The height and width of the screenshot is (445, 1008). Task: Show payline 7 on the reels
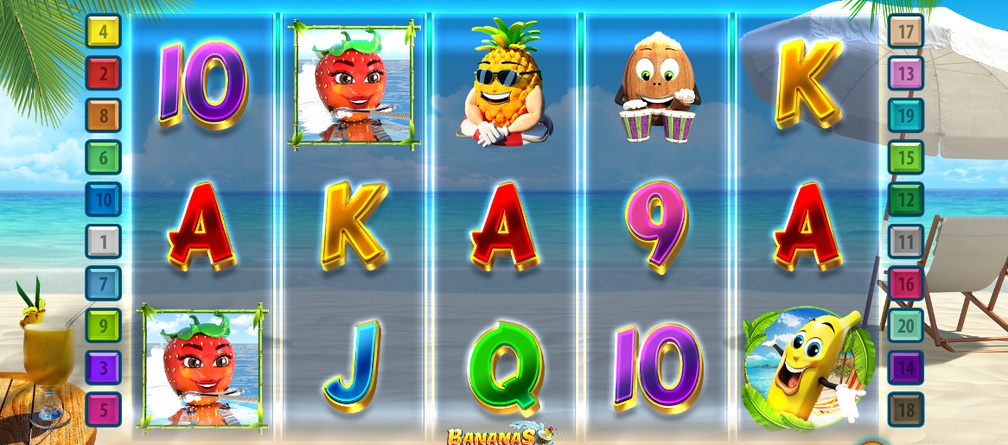[103, 283]
